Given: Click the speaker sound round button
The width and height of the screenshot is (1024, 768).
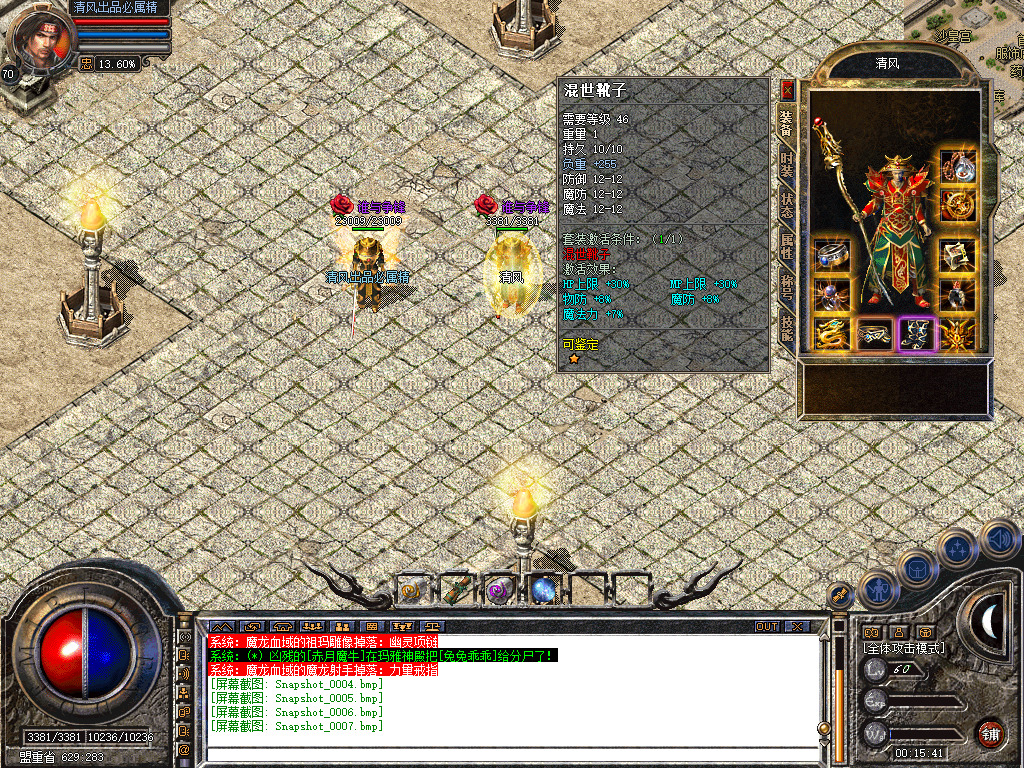Looking at the screenshot, I should [x=999, y=539].
